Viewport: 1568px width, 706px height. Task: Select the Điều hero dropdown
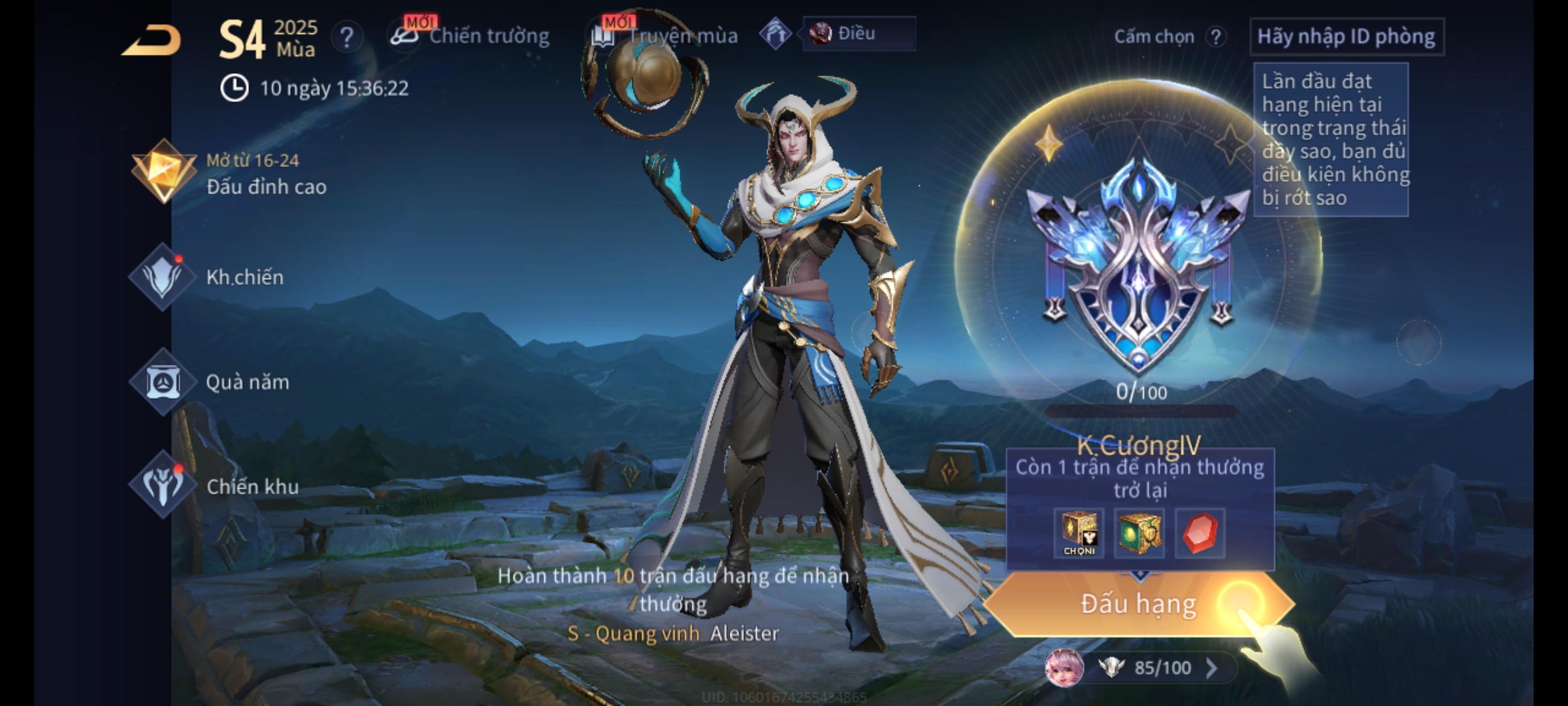click(x=858, y=34)
